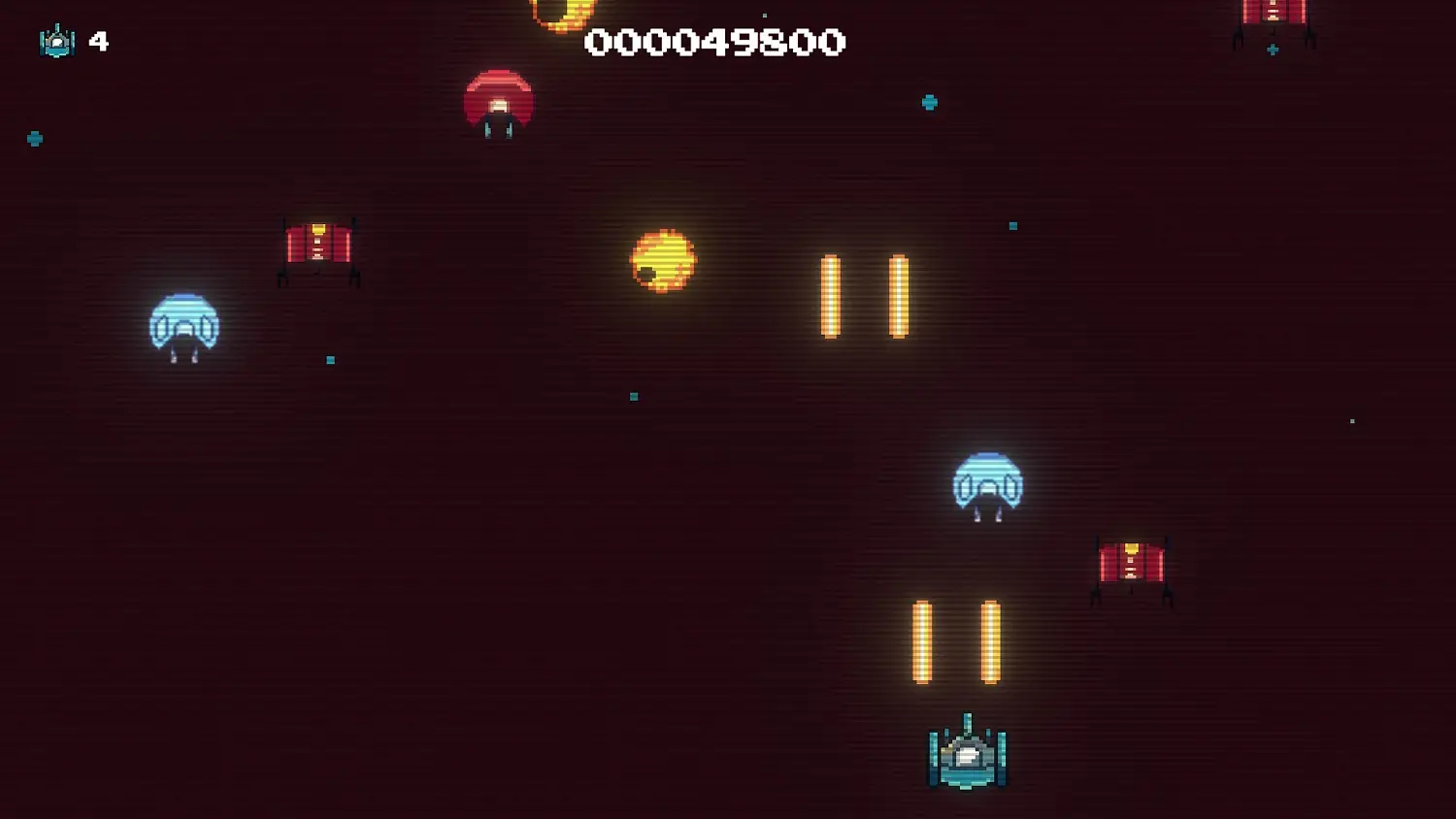Click the cyan star near the top-right
The height and width of the screenshot is (819, 1456).
coord(930,102)
